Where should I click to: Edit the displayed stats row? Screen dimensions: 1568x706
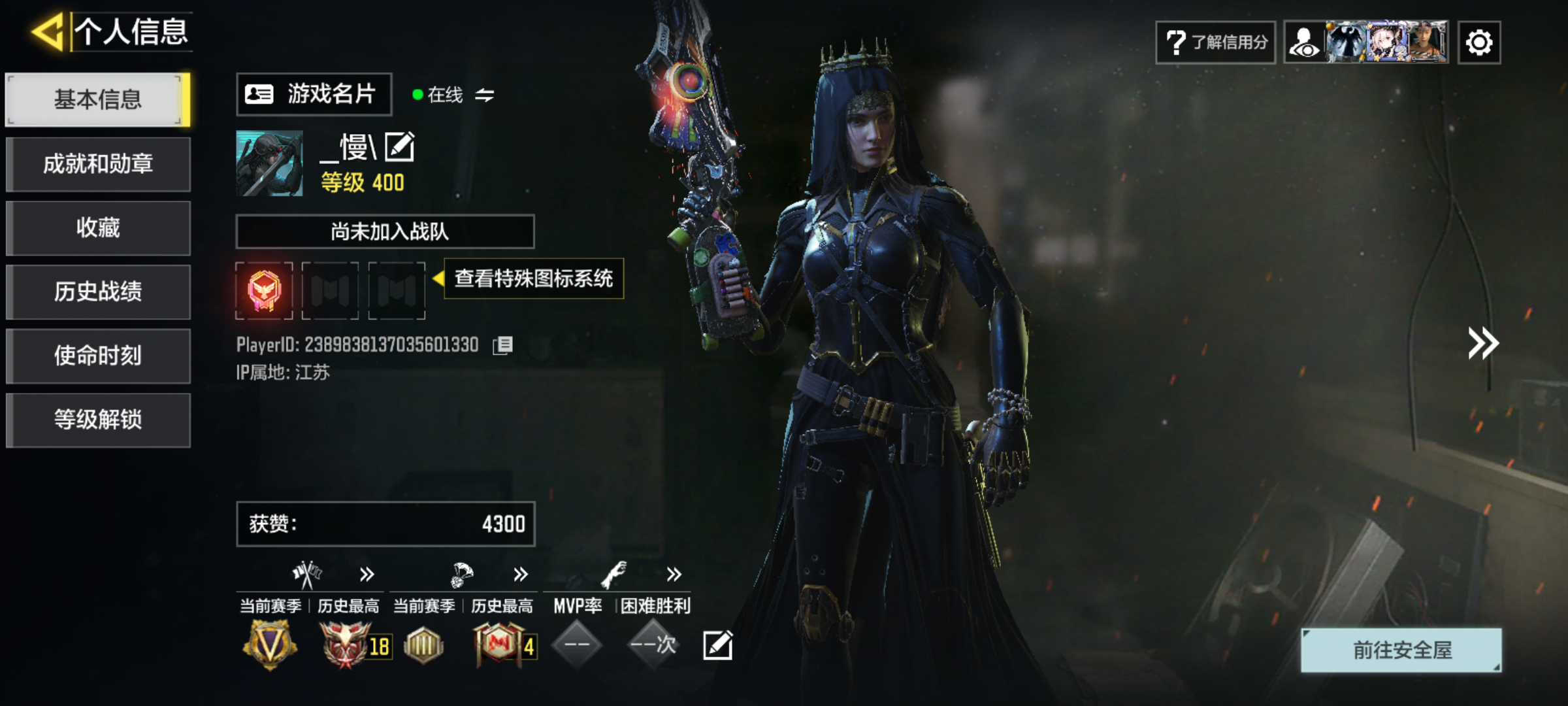point(717,645)
